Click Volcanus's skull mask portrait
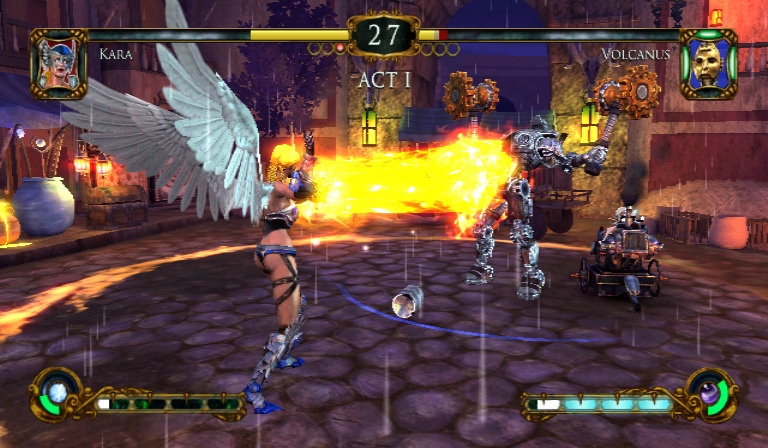The height and width of the screenshot is (448, 768). [708, 63]
